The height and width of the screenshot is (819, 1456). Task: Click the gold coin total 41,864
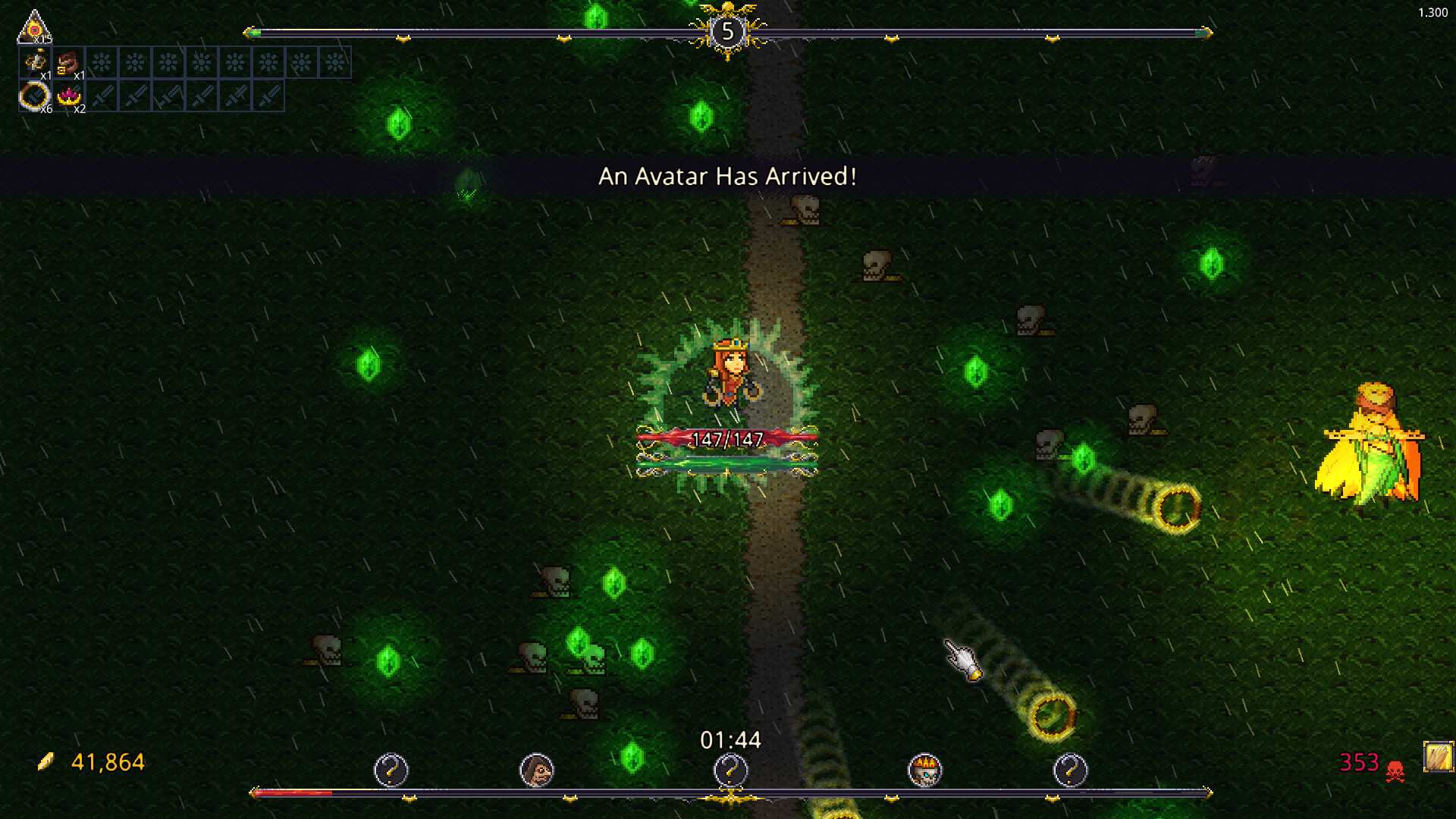[x=107, y=762]
